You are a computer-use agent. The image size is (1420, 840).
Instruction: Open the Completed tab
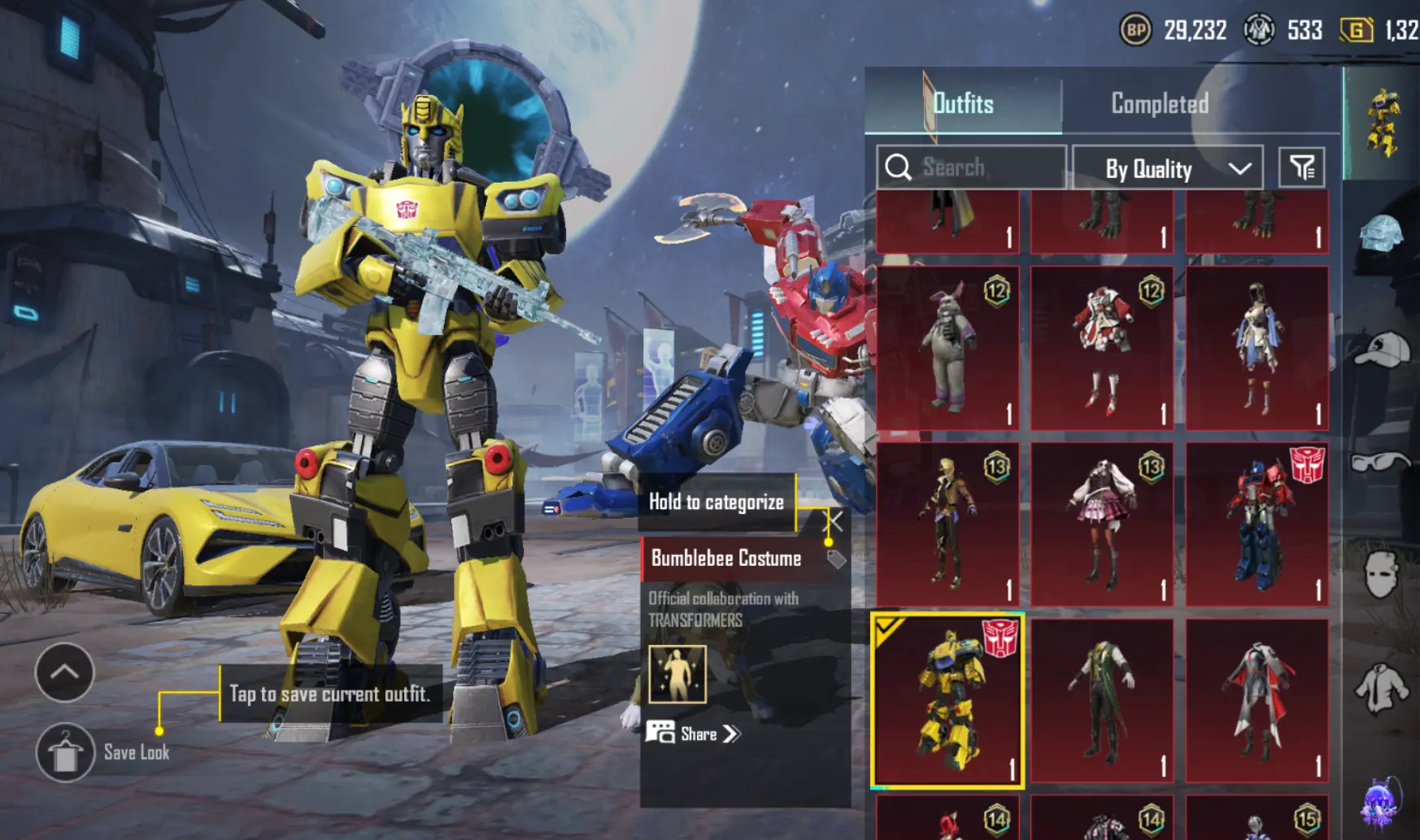pyautogui.click(x=1159, y=103)
